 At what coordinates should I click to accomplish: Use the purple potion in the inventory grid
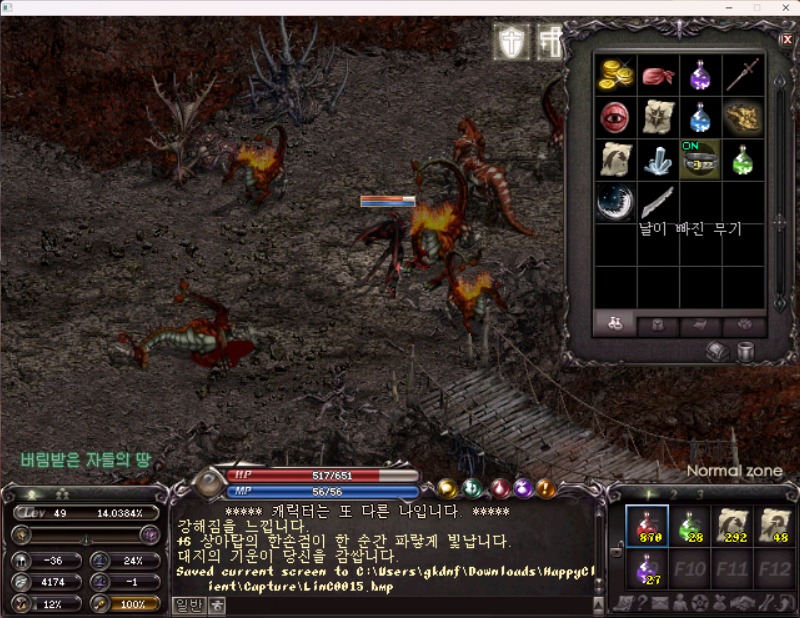700,74
